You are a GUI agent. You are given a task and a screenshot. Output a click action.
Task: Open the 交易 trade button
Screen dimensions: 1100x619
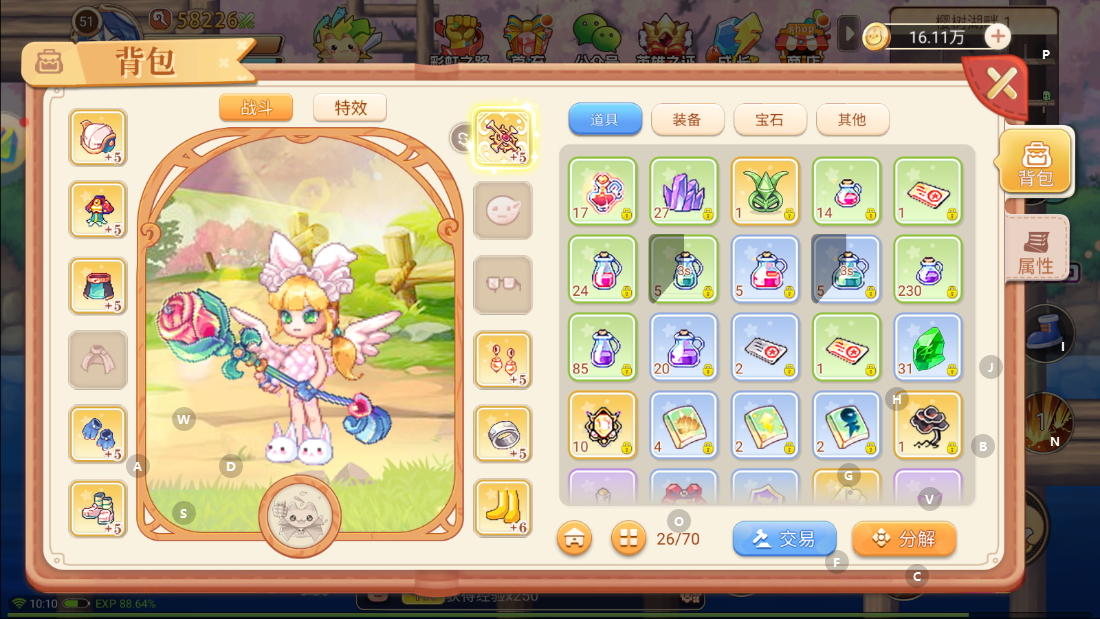click(784, 539)
